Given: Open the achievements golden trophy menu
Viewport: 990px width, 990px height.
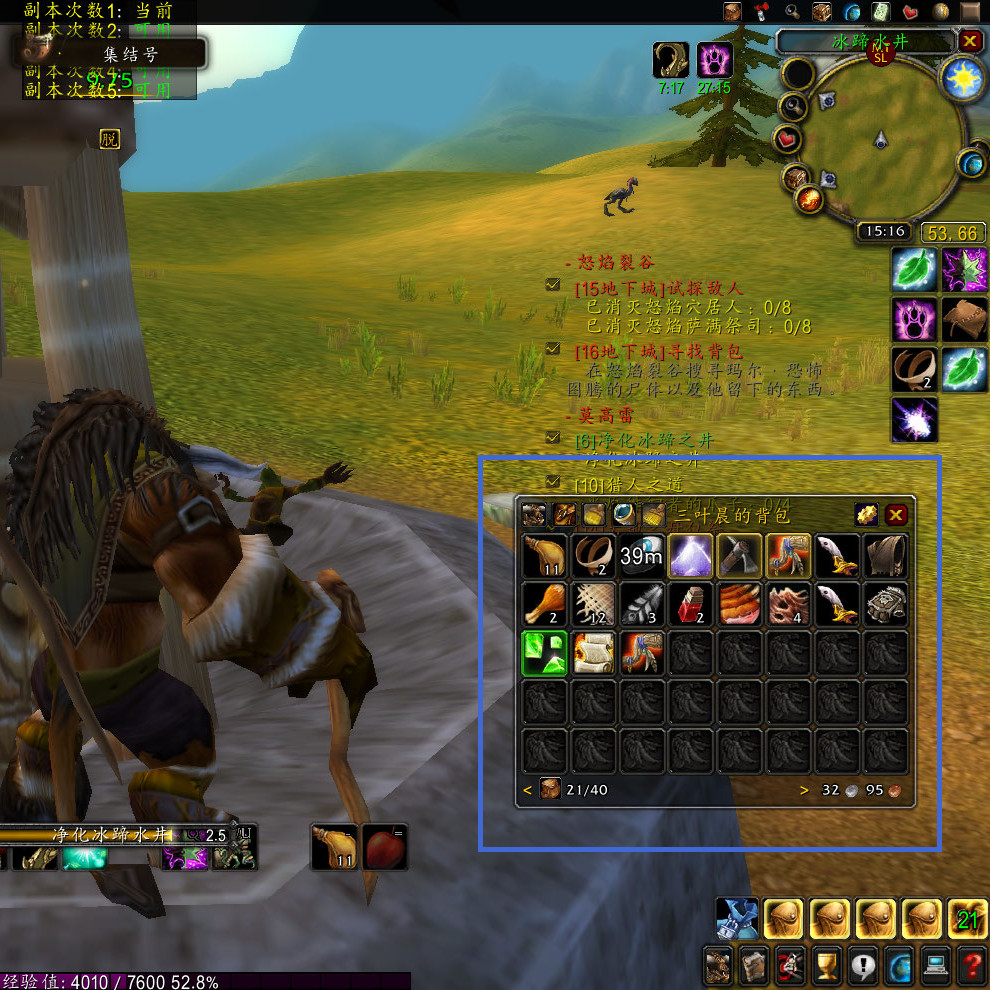Looking at the screenshot, I should (x=826, y=965).
